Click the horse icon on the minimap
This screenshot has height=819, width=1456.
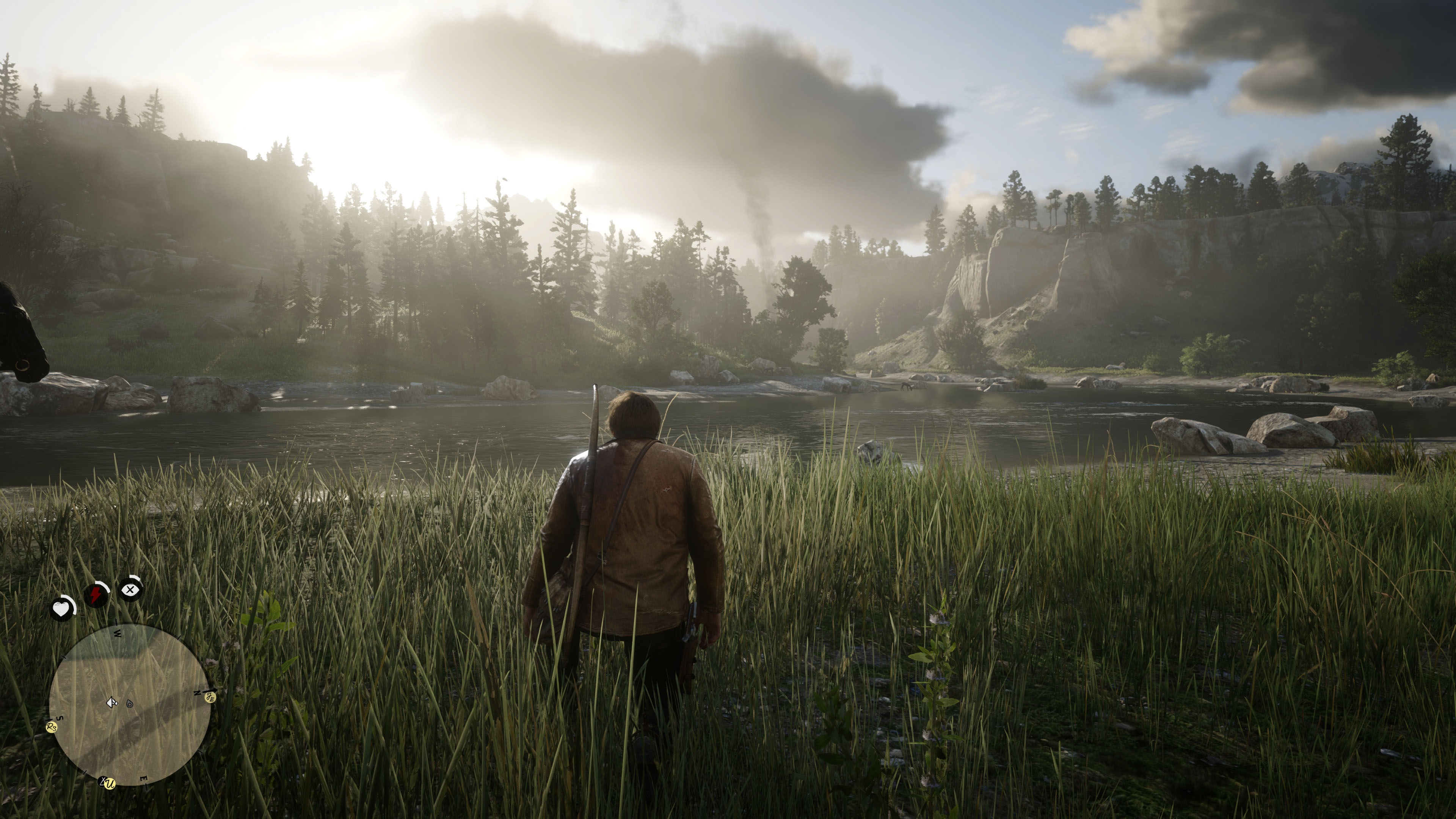(130, 704)
